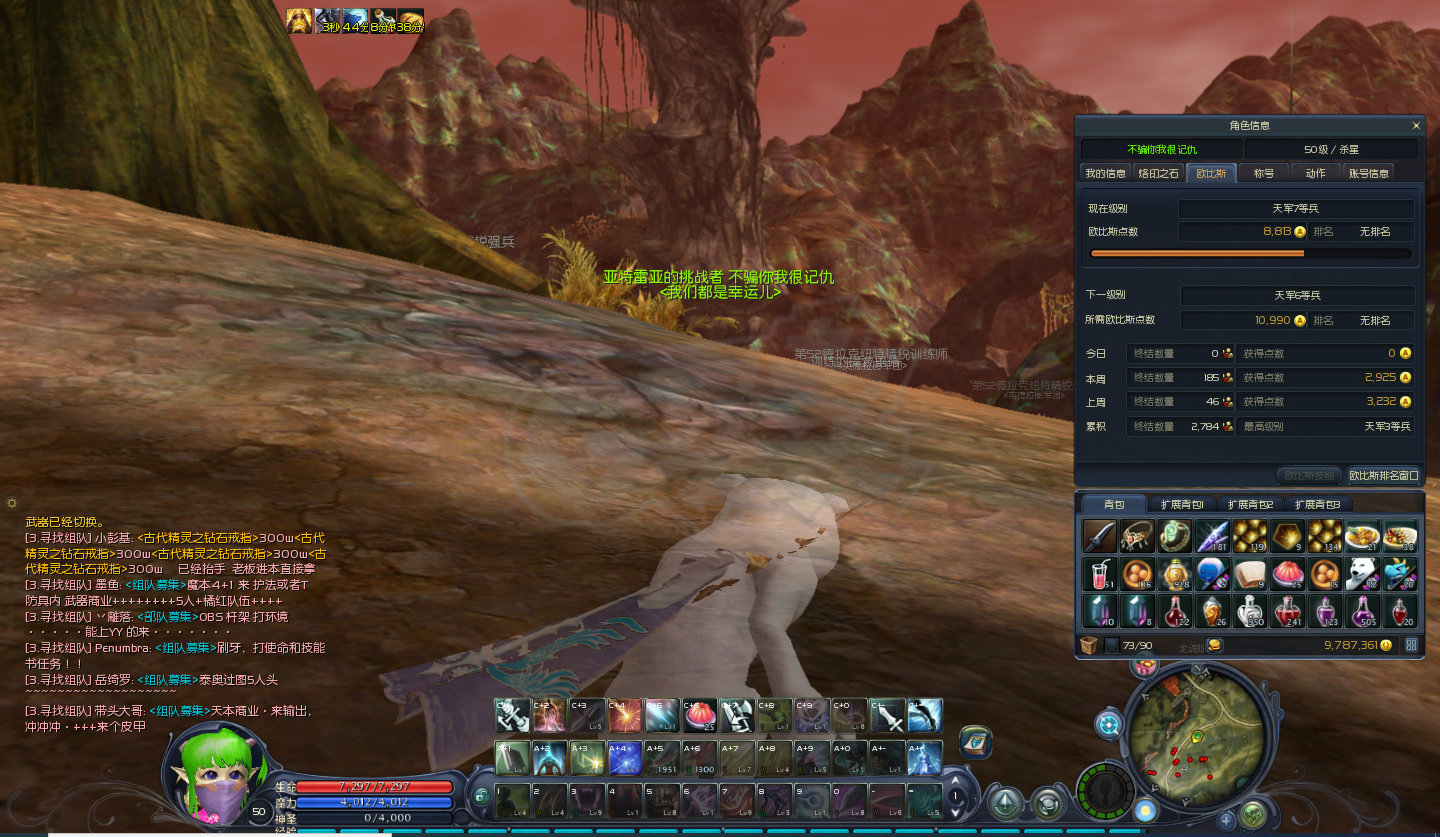
Task: Open the map book icon
Action: [x=975, y=742]
